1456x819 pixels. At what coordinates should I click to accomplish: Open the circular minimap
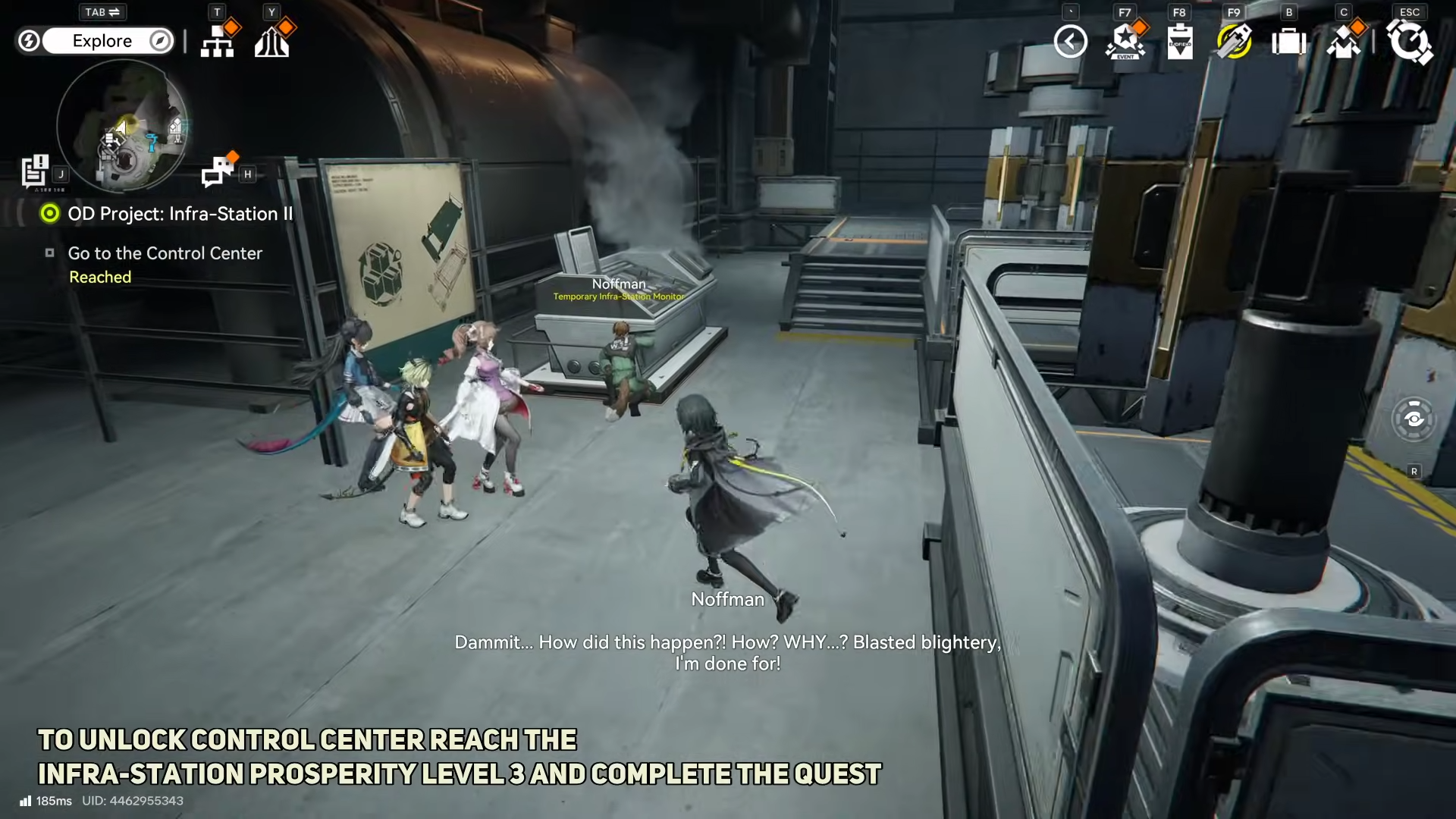coord(122,126)
